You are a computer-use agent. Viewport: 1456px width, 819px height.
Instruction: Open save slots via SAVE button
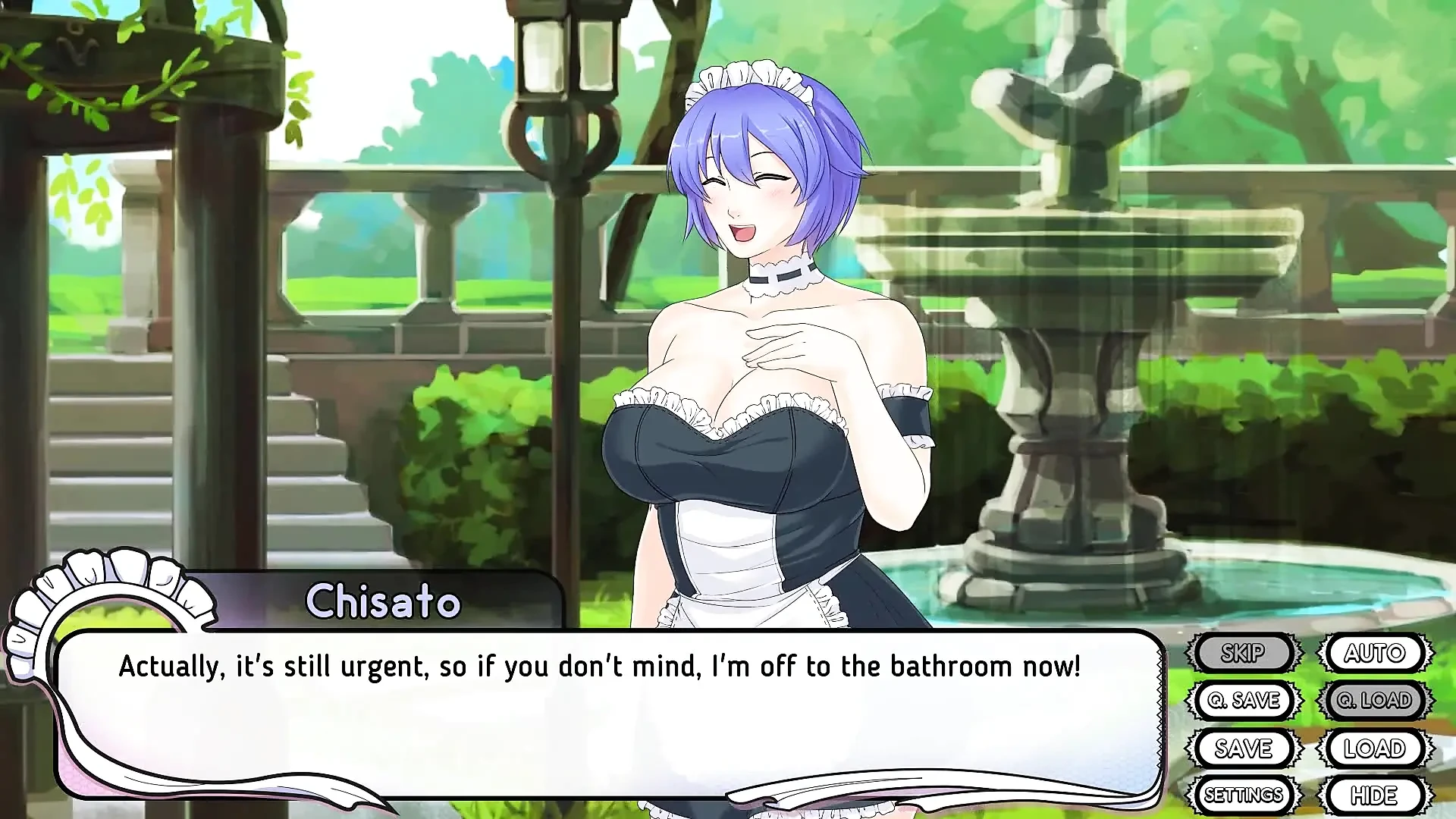click(x=1246, y=748)
